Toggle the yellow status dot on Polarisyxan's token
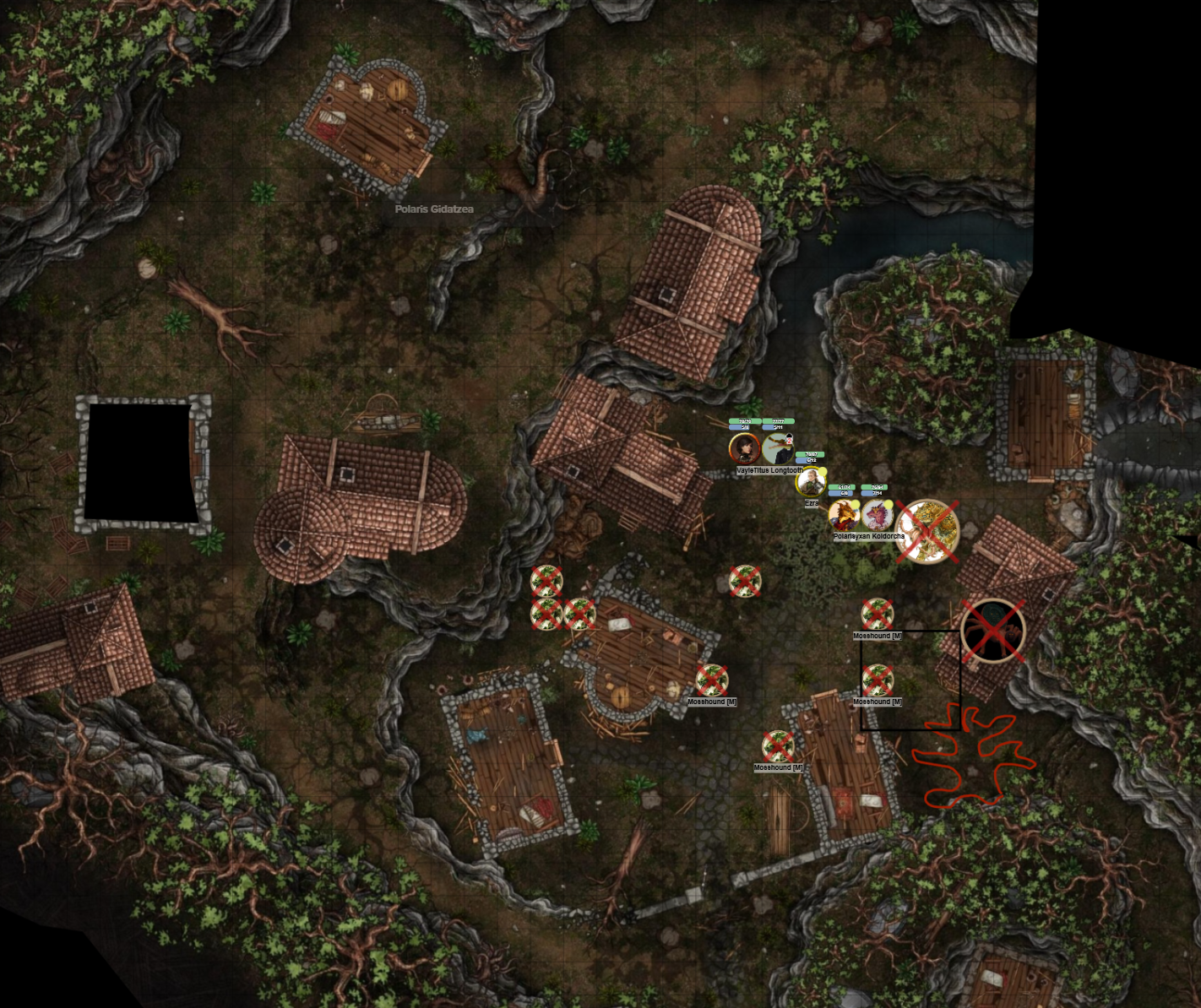The height and width of the screenshot is (1008, 1201). tap(856, 504)
